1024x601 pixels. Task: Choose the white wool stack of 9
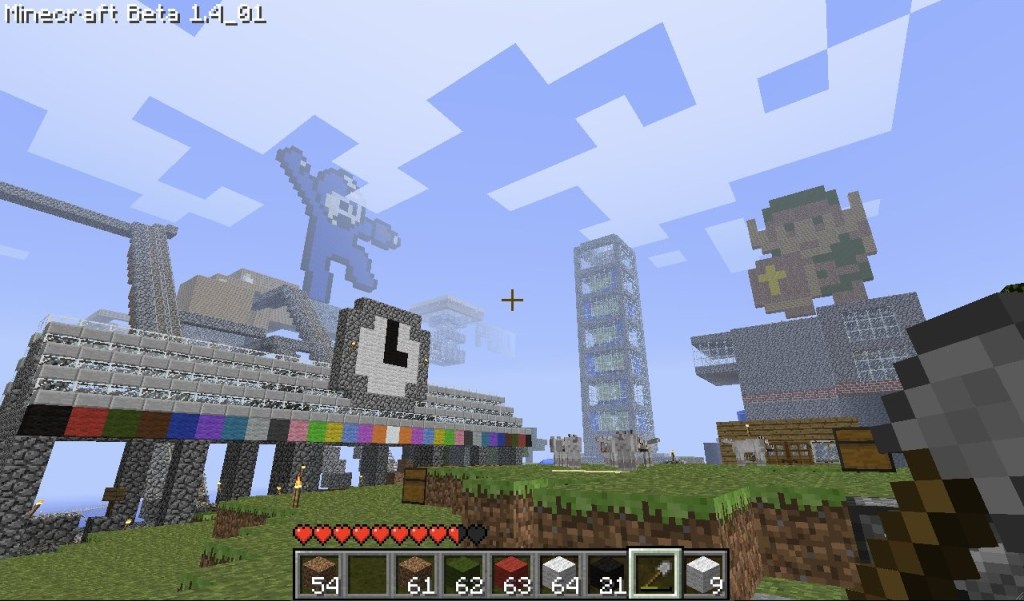click(703, 573)
